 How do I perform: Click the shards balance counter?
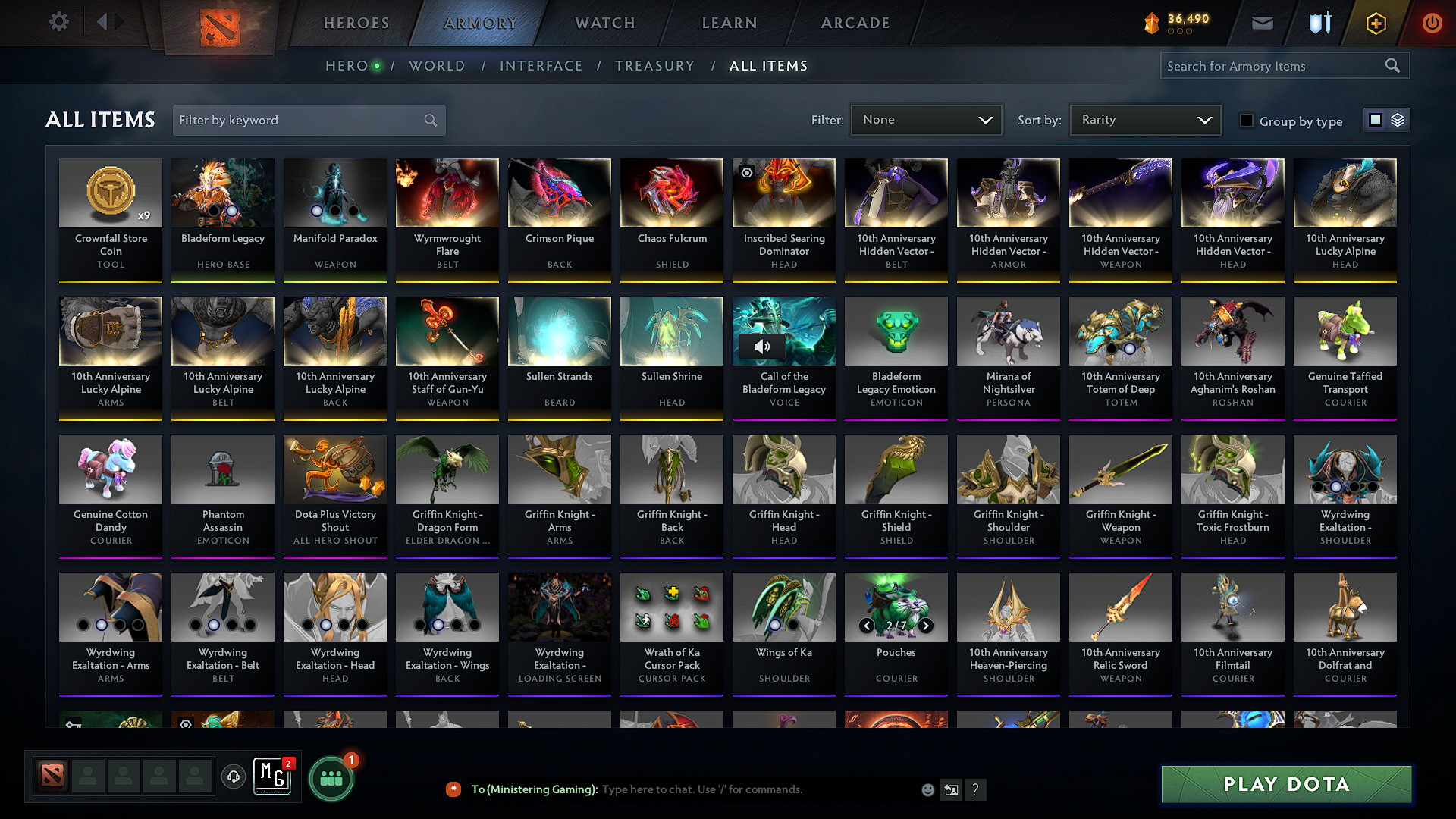click(1180, 23)
